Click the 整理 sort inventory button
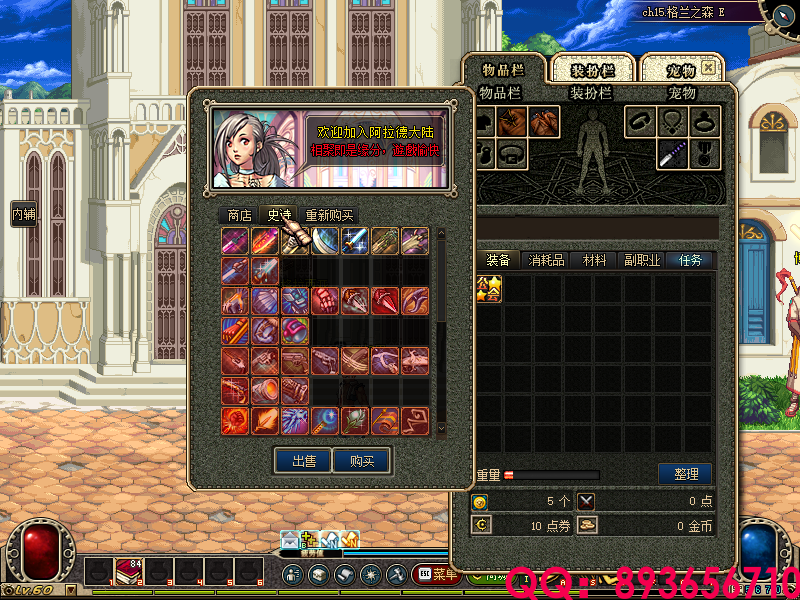Viewport: 800px width, 600px height. pyautogui.click(x=685, y=473)
